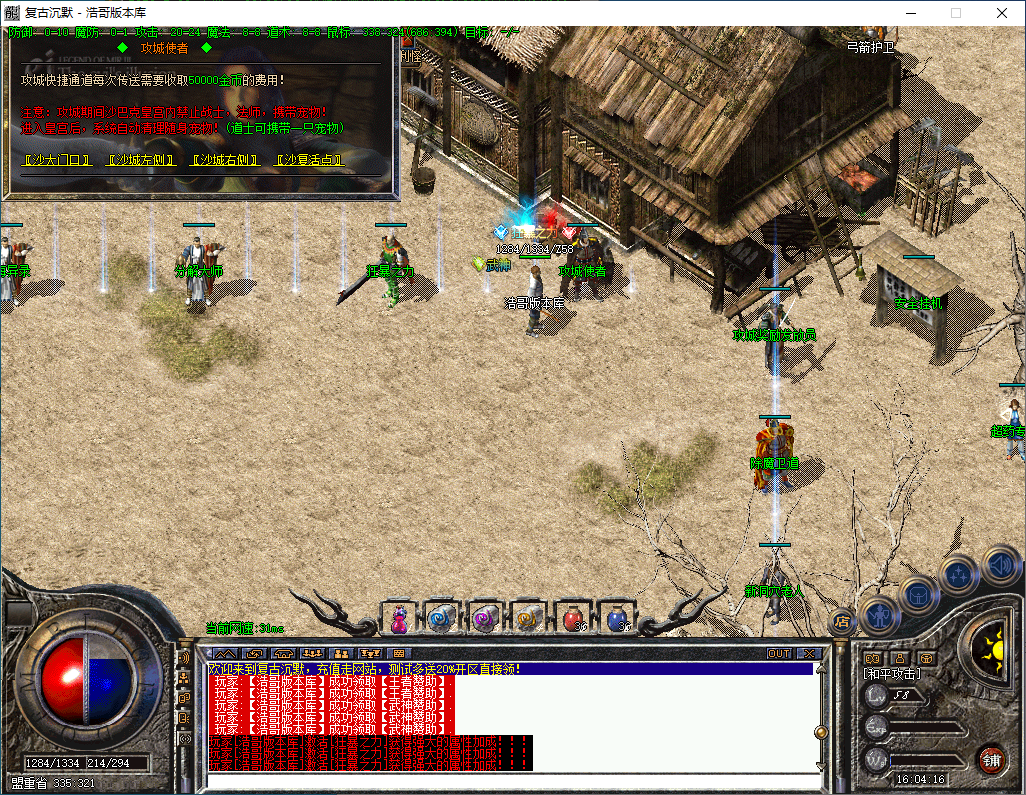Select the 沙城左侧 teleport option
Screen dimensions: 1026x795
point(141,160)
